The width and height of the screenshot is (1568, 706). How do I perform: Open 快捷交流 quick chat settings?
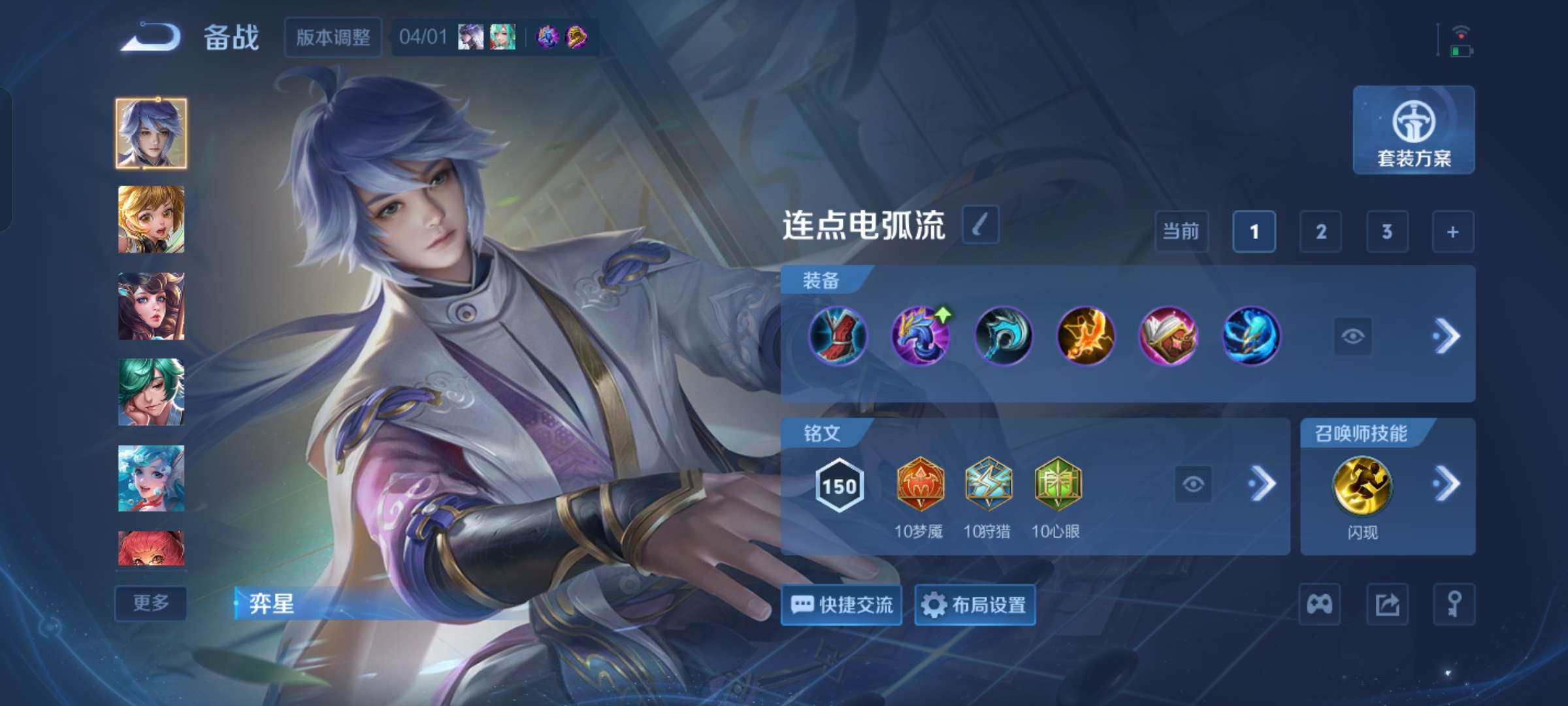841,605
